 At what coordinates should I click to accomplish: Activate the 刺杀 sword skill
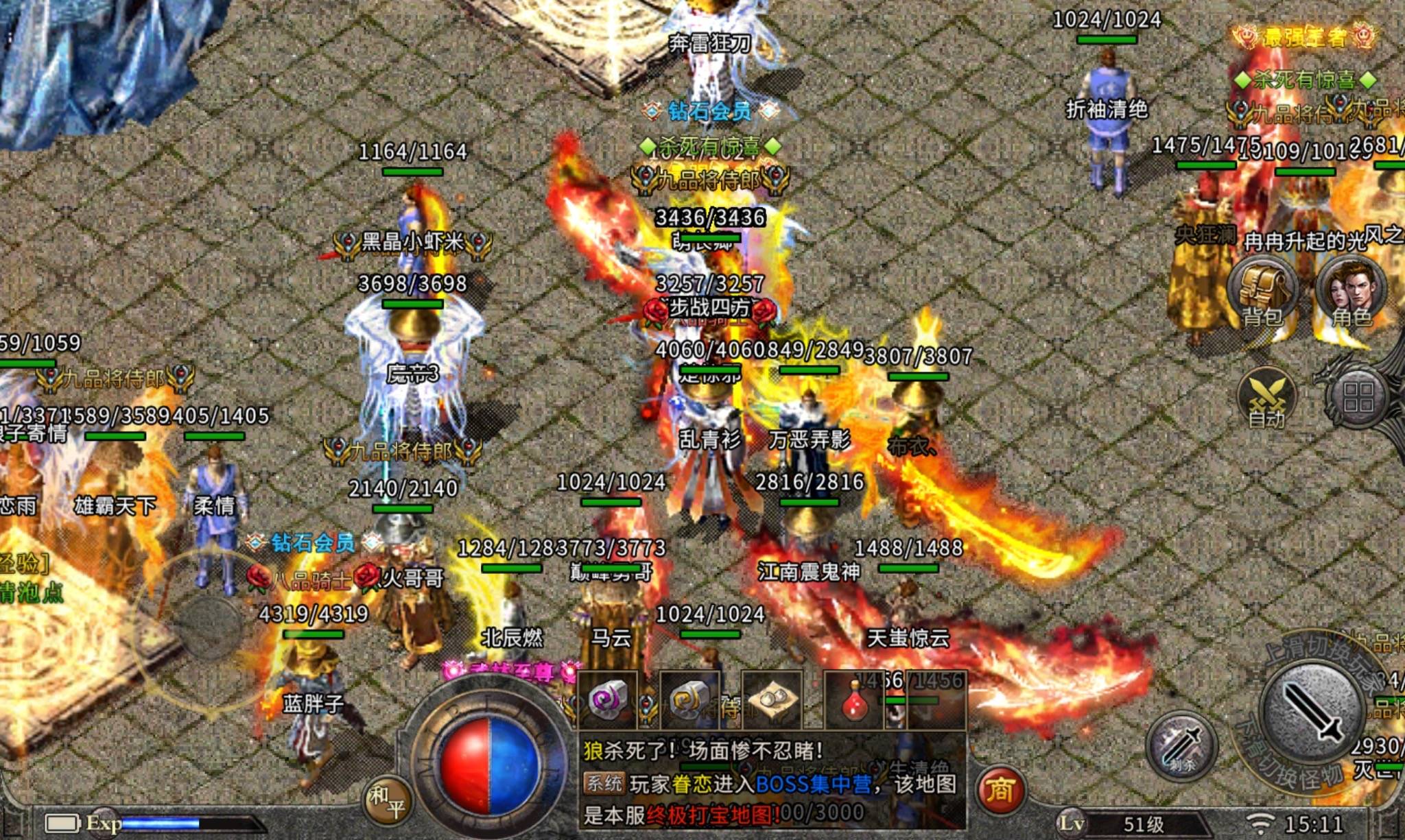tap(1181, 747)
